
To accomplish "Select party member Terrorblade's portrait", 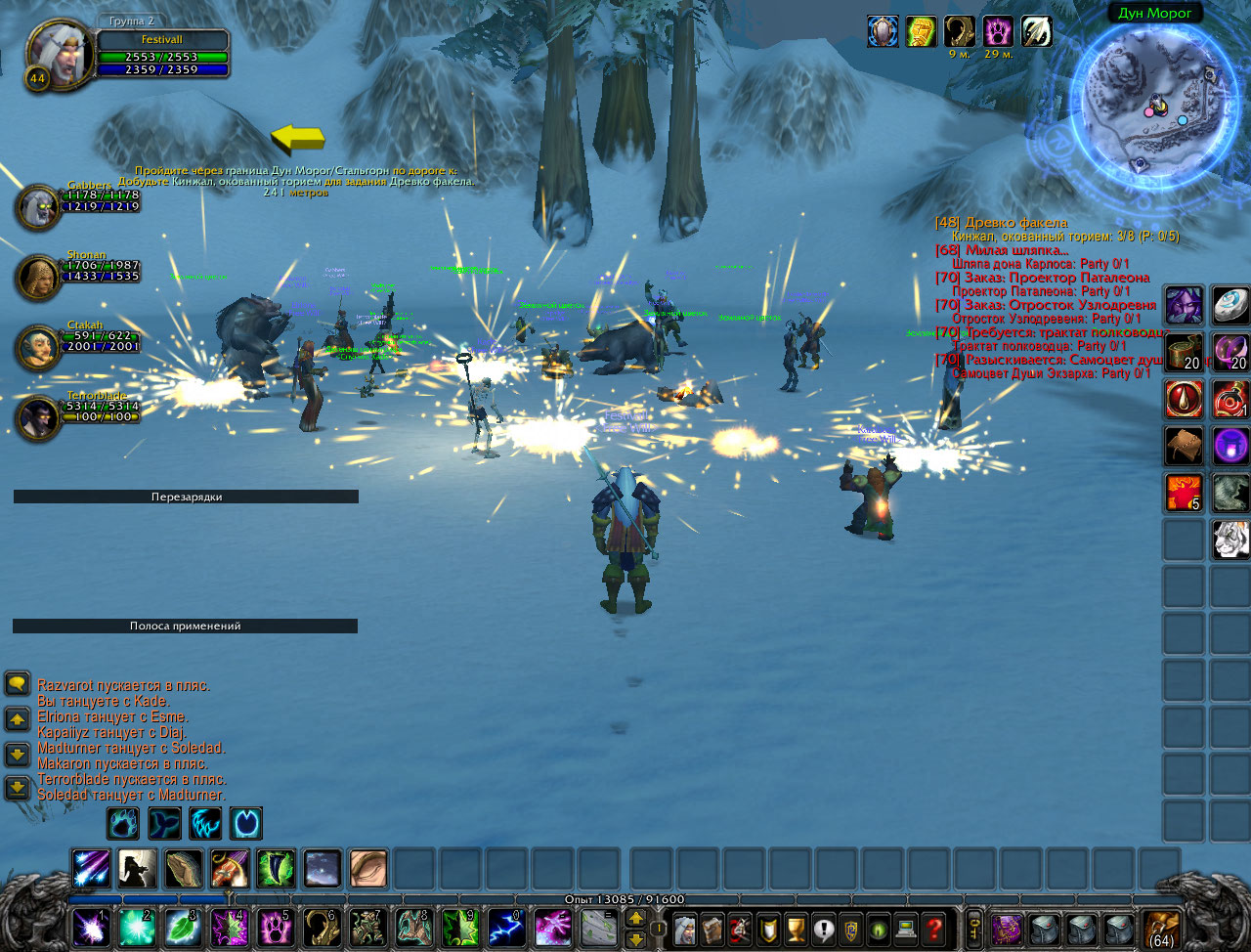I will point(38,417).
